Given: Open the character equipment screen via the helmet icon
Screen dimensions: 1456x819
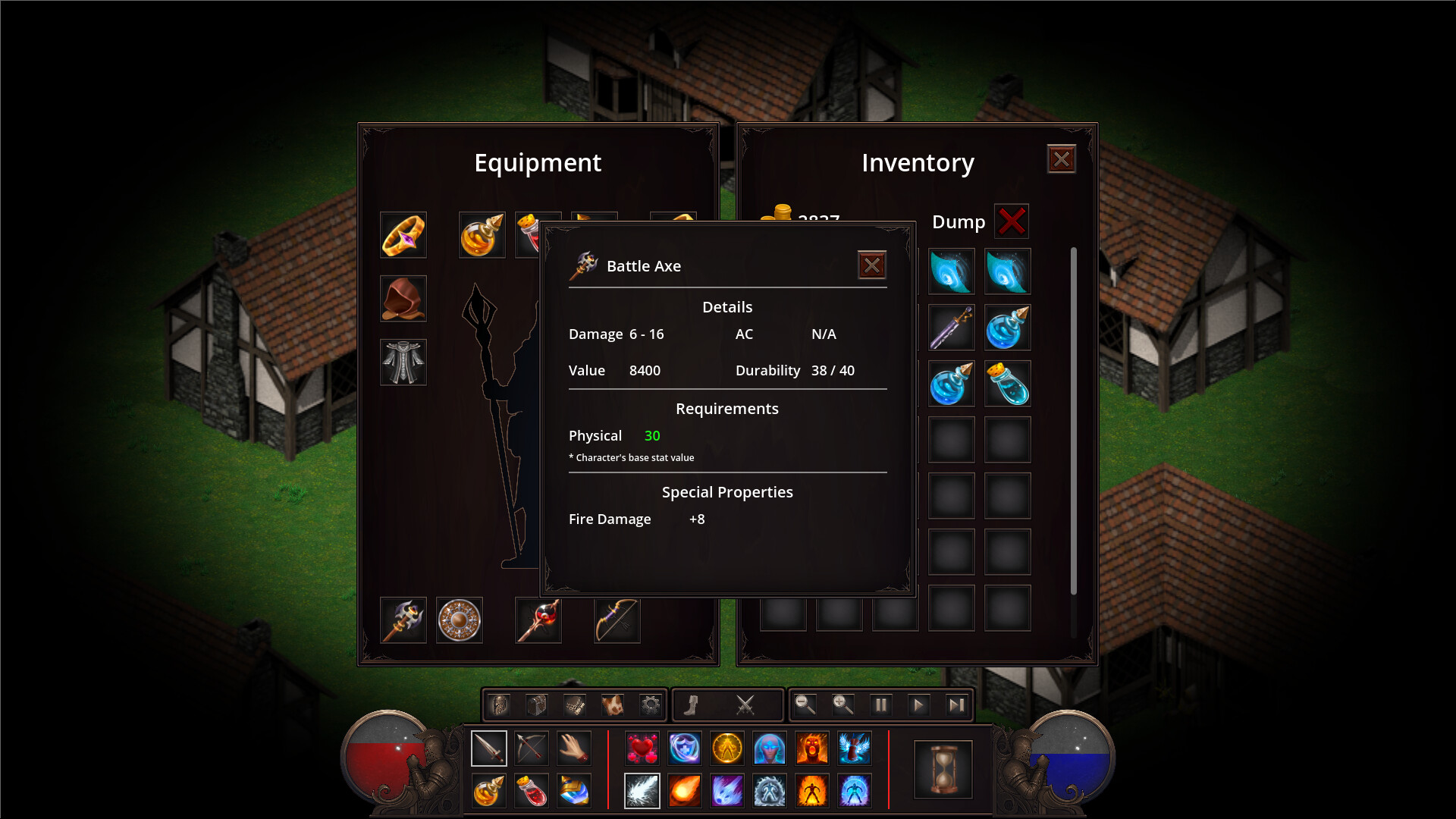Looking at the screenshot, I should pos(499,705).
